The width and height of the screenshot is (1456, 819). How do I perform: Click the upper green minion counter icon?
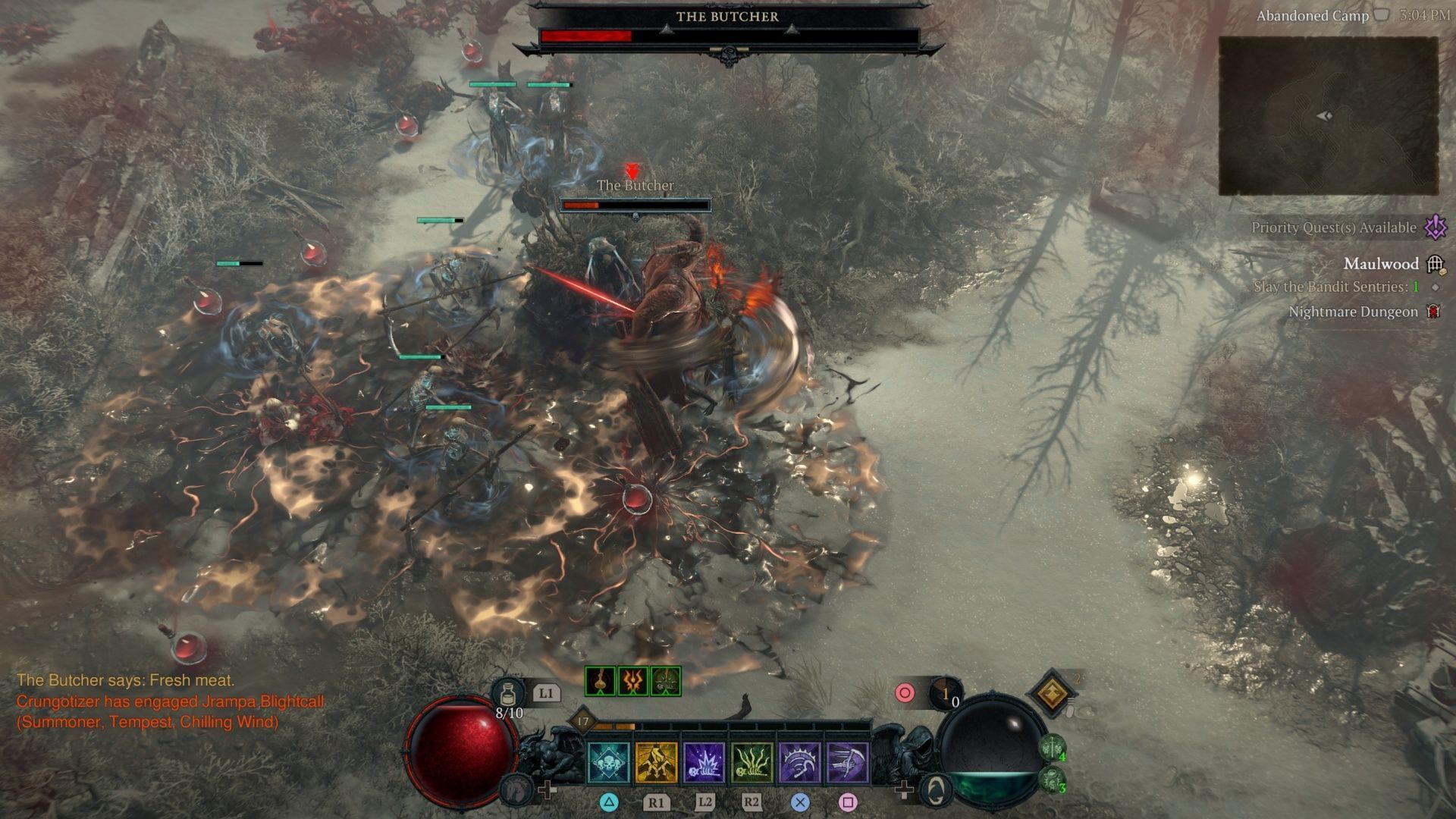[1052, 748]
